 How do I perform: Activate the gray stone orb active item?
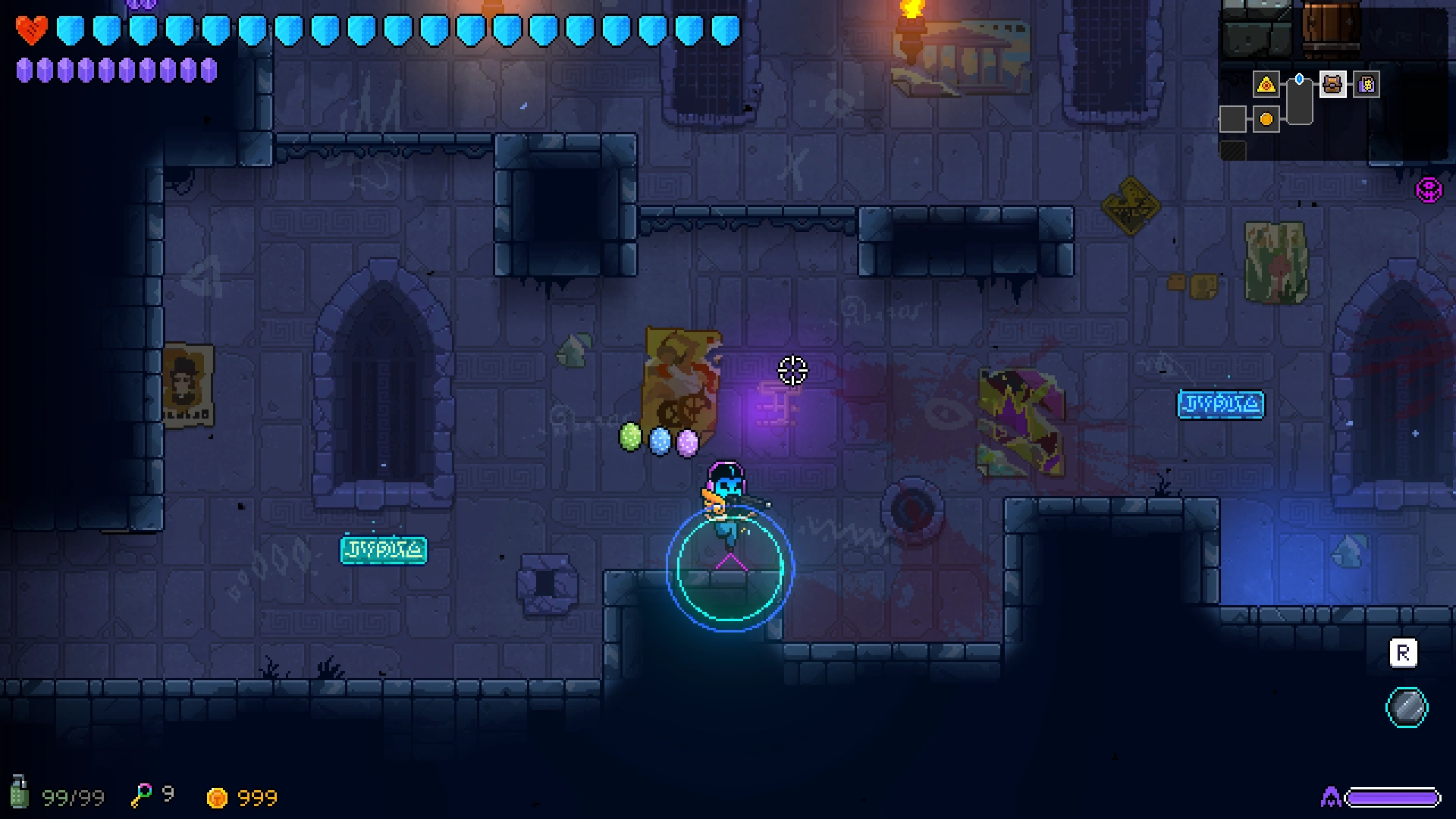(x=1407, y=708)
